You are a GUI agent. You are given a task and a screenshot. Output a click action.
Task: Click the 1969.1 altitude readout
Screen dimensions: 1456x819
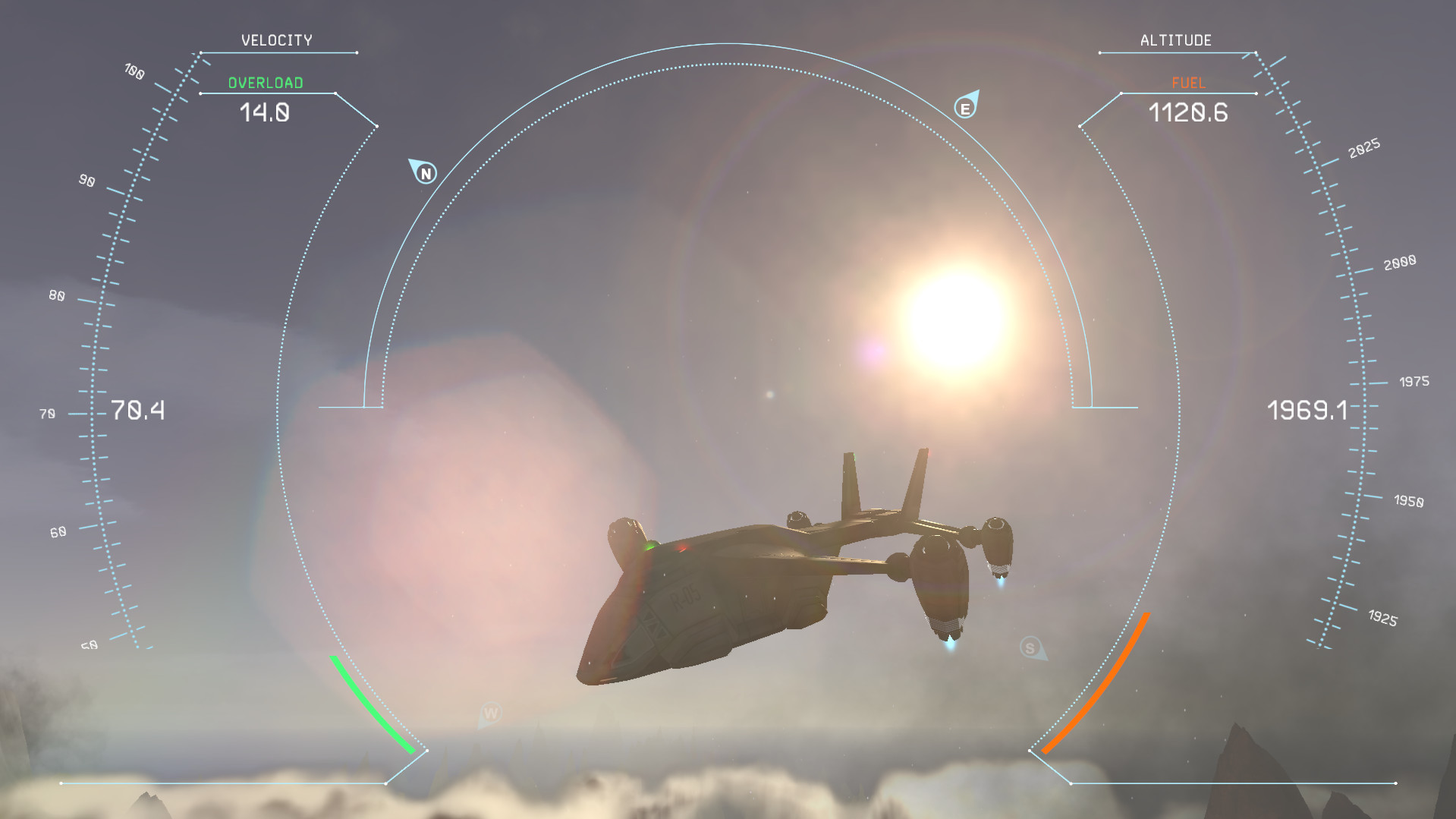(1308, 410)
